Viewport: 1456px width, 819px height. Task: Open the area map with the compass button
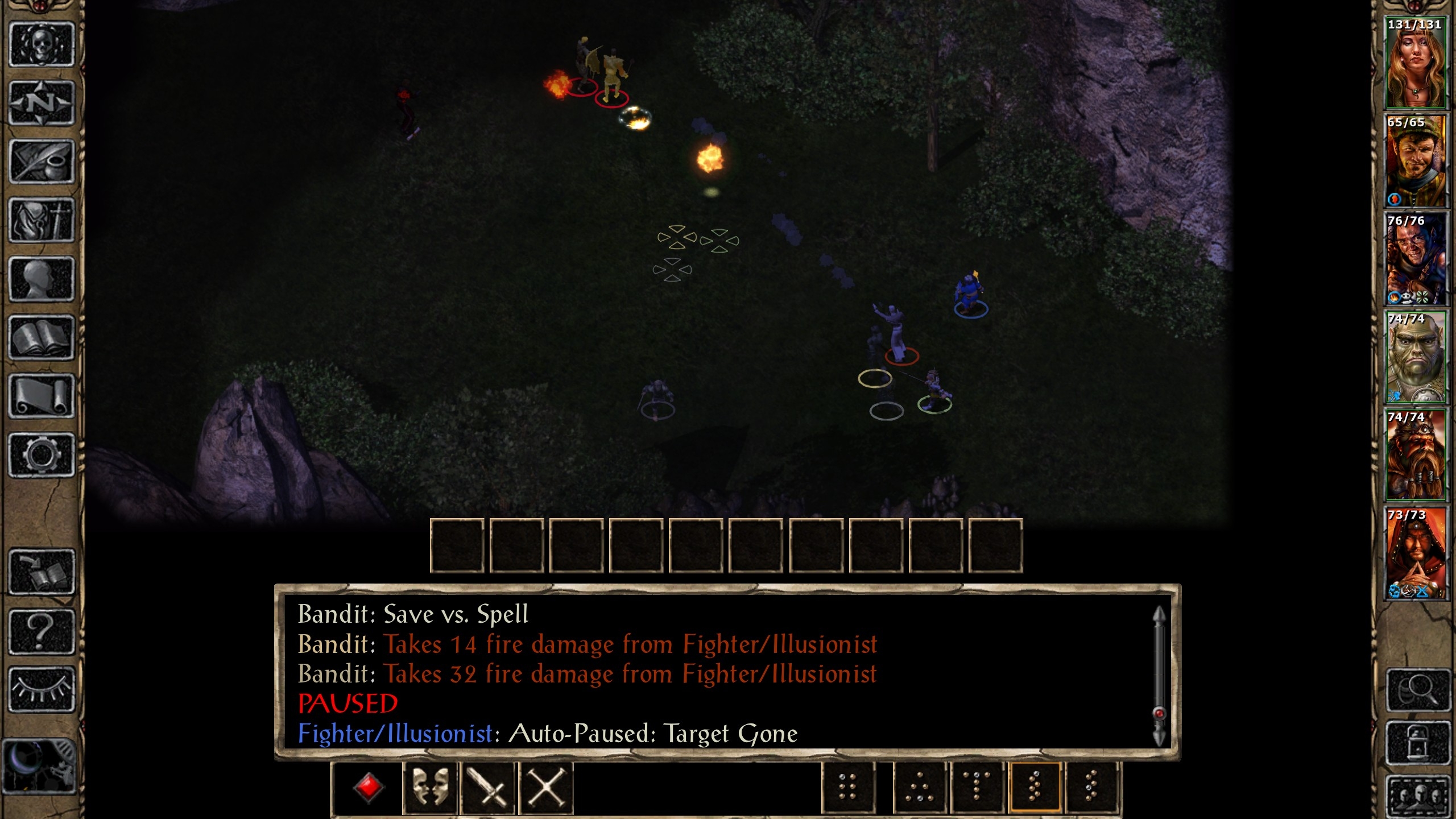coord(42,104)
